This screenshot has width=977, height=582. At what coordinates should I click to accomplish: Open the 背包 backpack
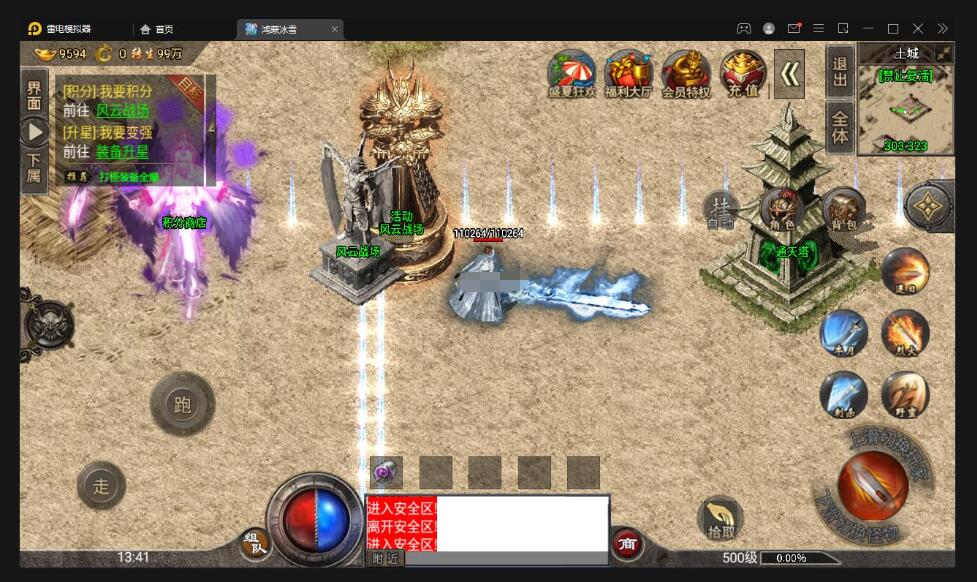point(844,209)
